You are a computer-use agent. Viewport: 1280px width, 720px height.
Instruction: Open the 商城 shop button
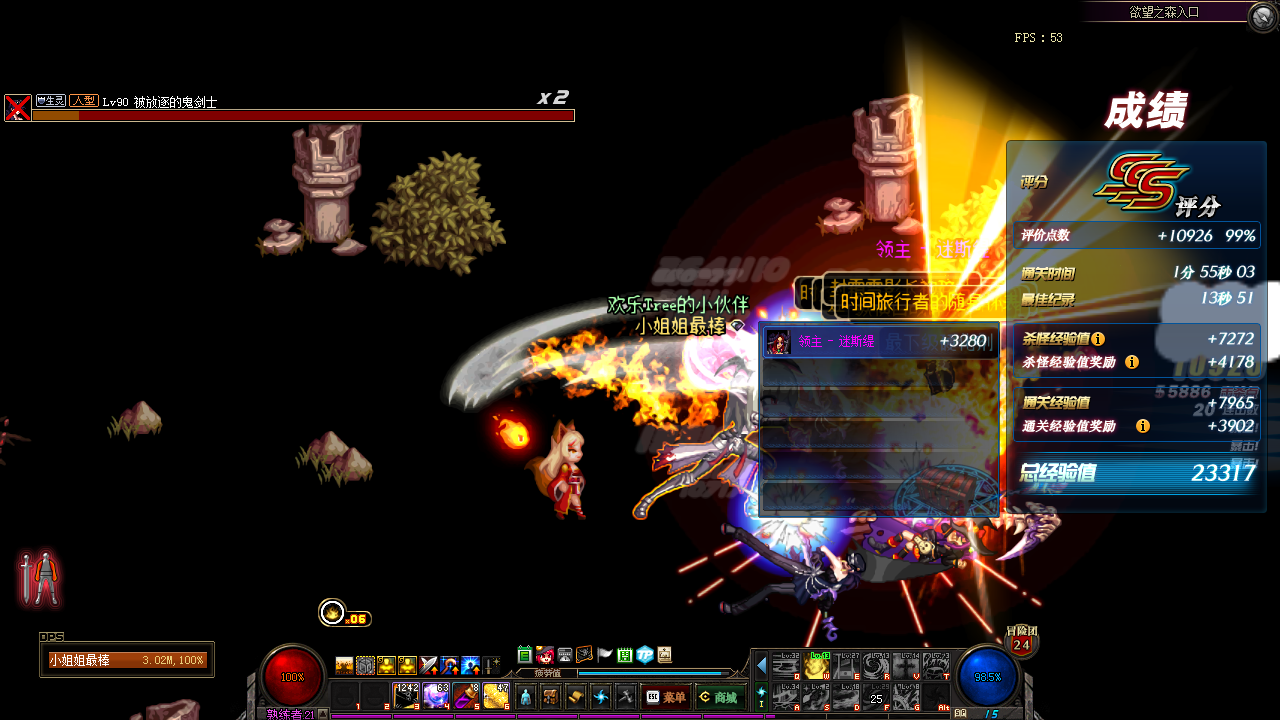tap(718, 697)
